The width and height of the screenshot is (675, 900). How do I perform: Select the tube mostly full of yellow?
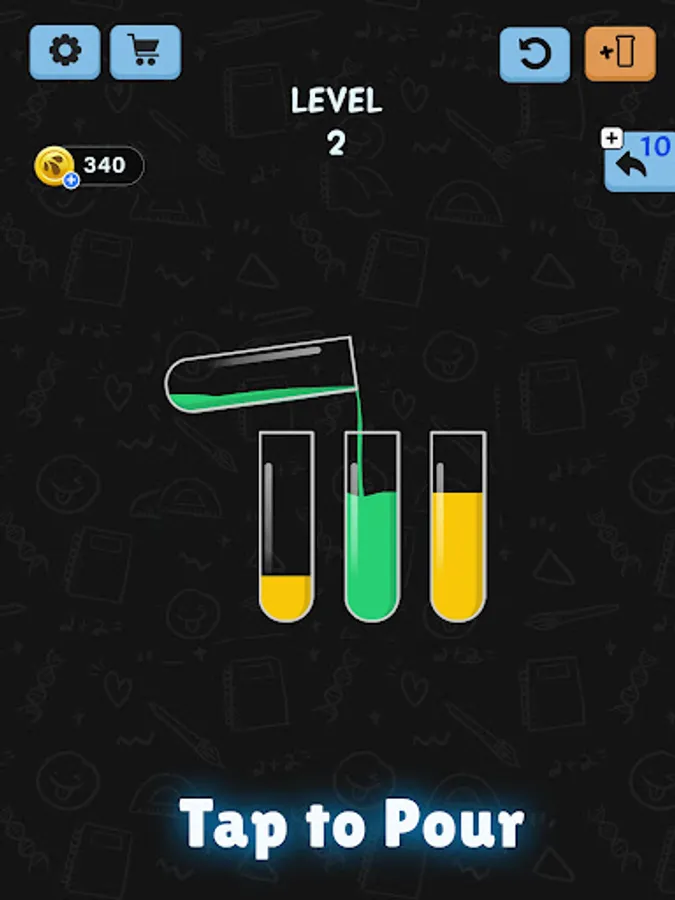tap(458, 527)
